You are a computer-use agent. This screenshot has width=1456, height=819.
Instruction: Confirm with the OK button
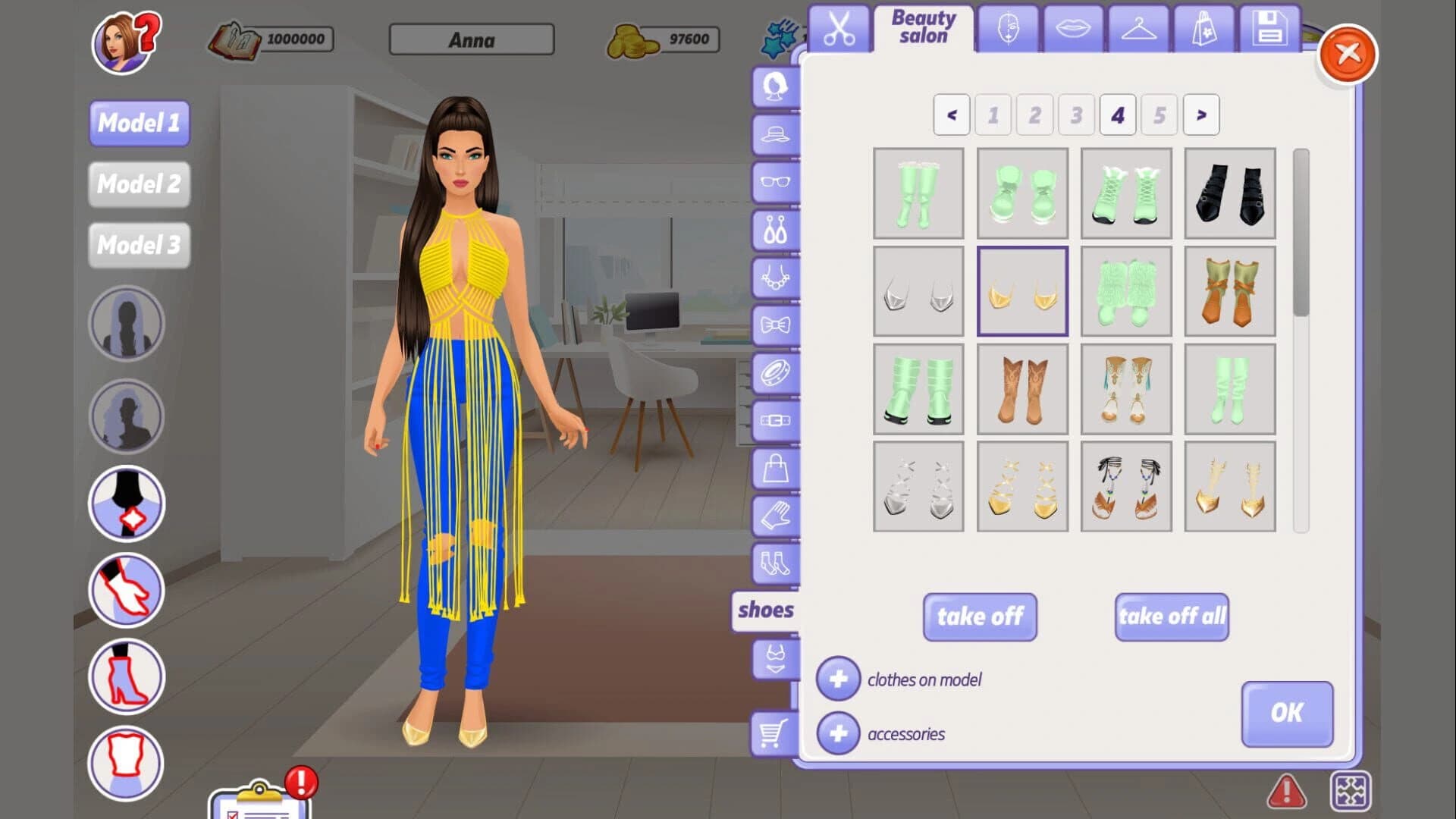click(x=1287, y=713)
